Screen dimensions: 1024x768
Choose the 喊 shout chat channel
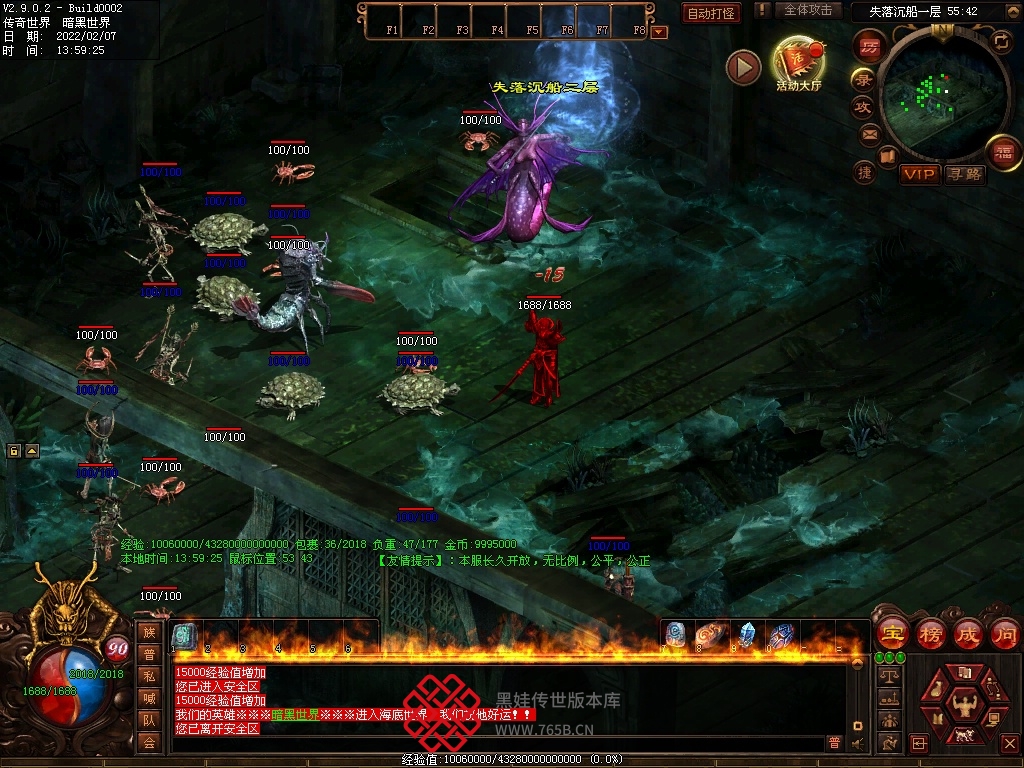[x=149, y=698]
